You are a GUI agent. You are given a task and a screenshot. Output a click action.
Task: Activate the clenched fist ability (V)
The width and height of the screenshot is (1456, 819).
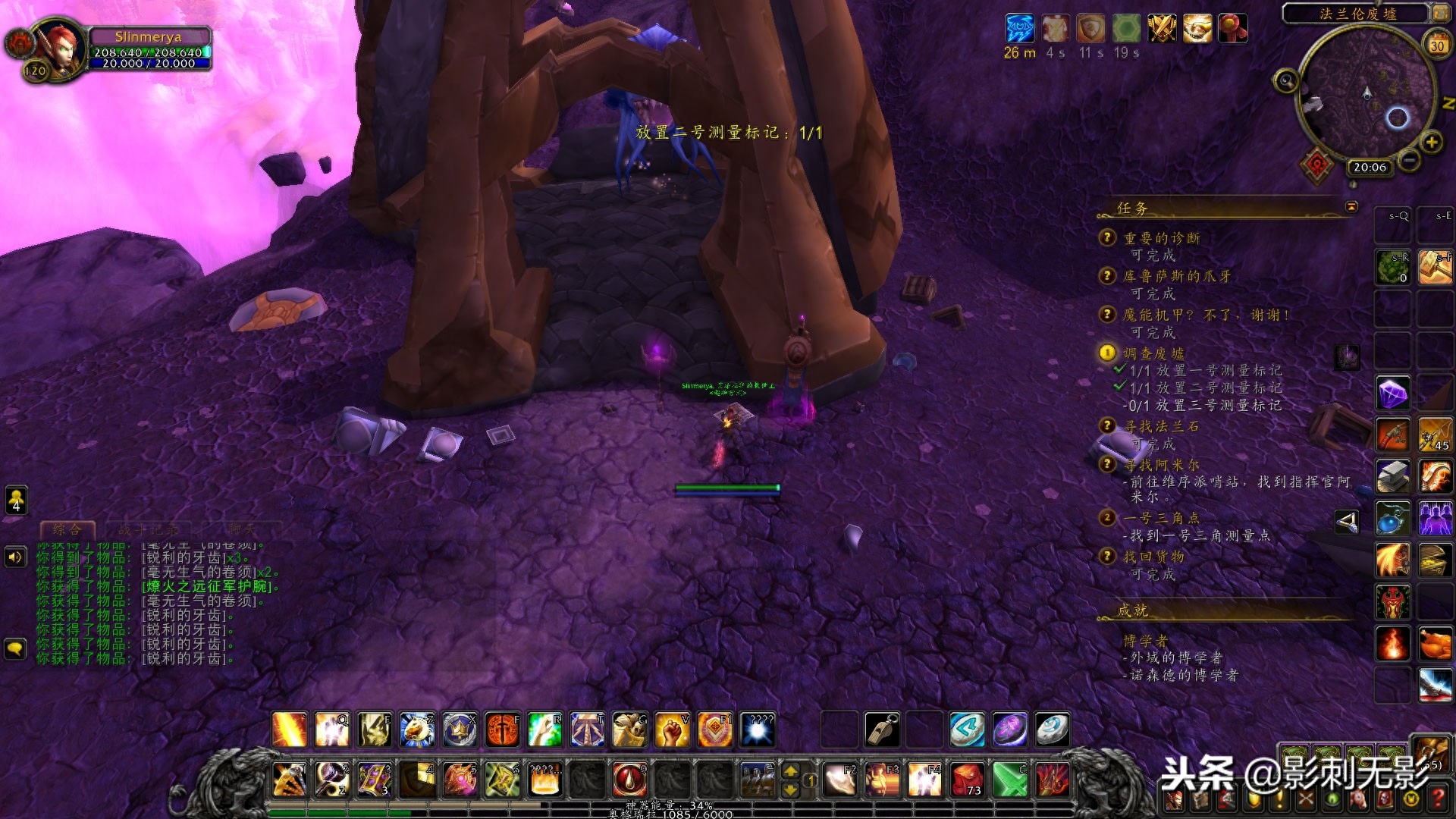tap(672, 730)
